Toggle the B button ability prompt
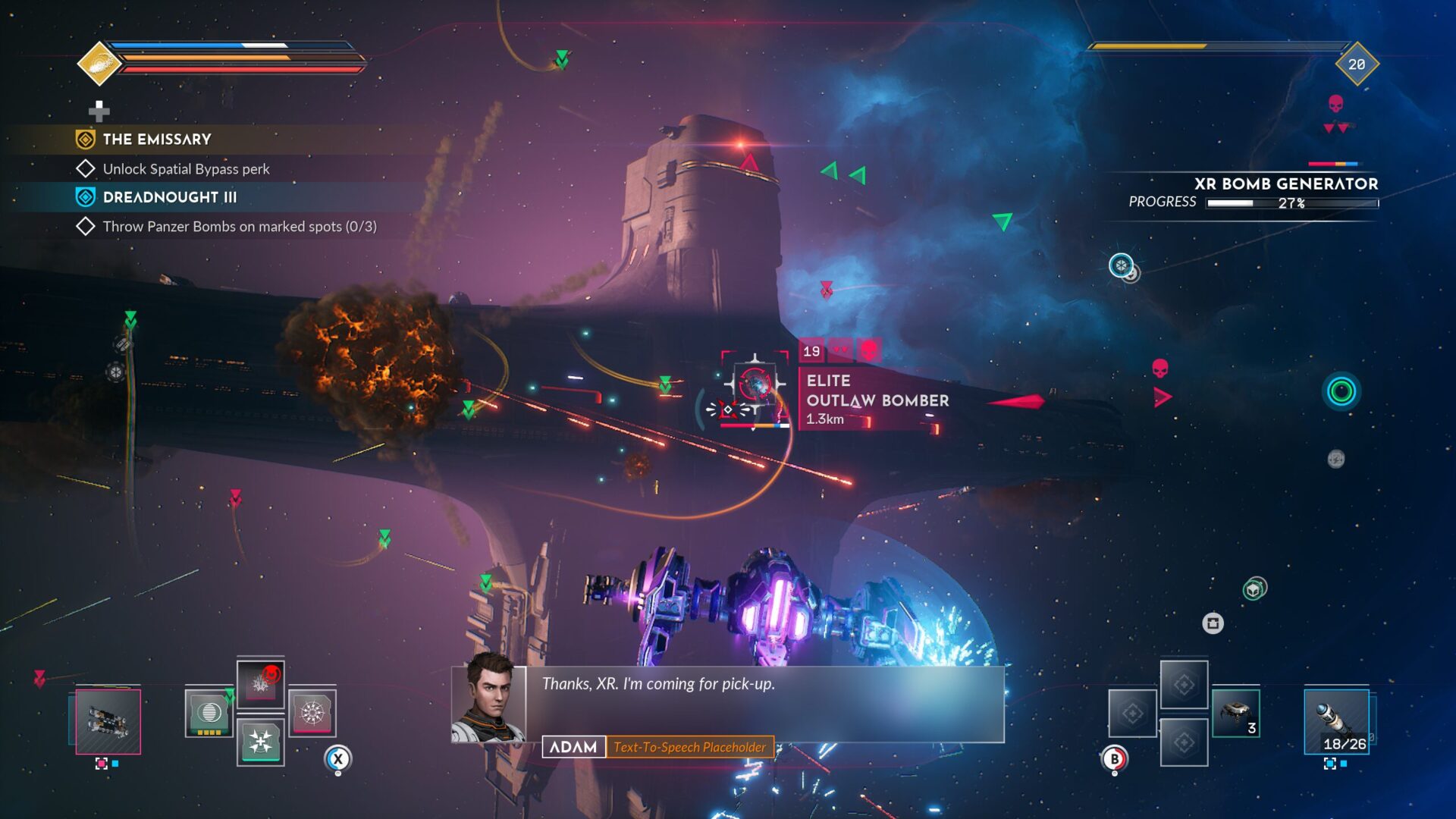 click(1115, 759)
